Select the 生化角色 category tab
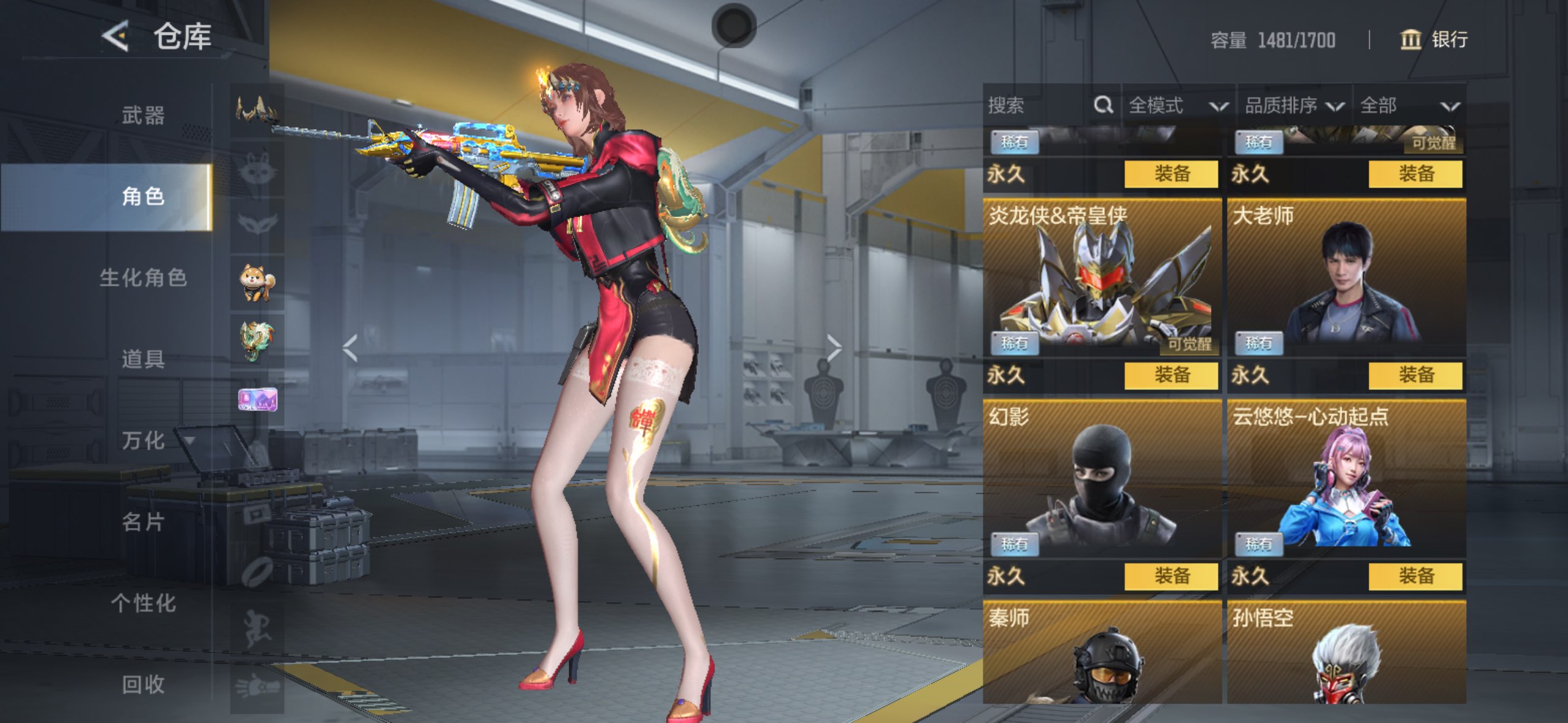The image size is (1568, 723). pyautogui.click(x=143, y=278)
